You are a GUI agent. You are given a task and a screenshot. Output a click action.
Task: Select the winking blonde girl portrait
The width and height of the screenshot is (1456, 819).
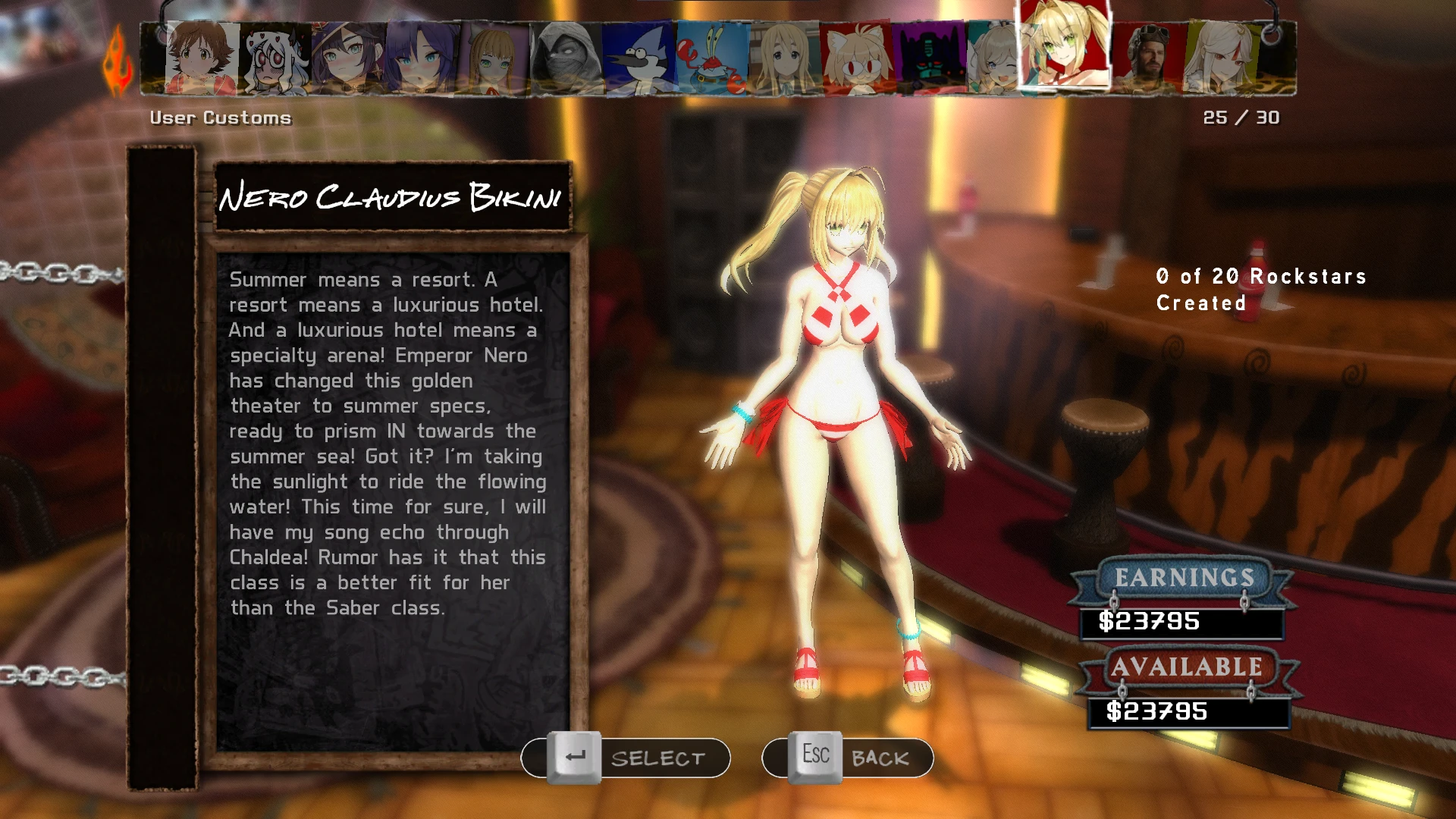tap(993, 59)
